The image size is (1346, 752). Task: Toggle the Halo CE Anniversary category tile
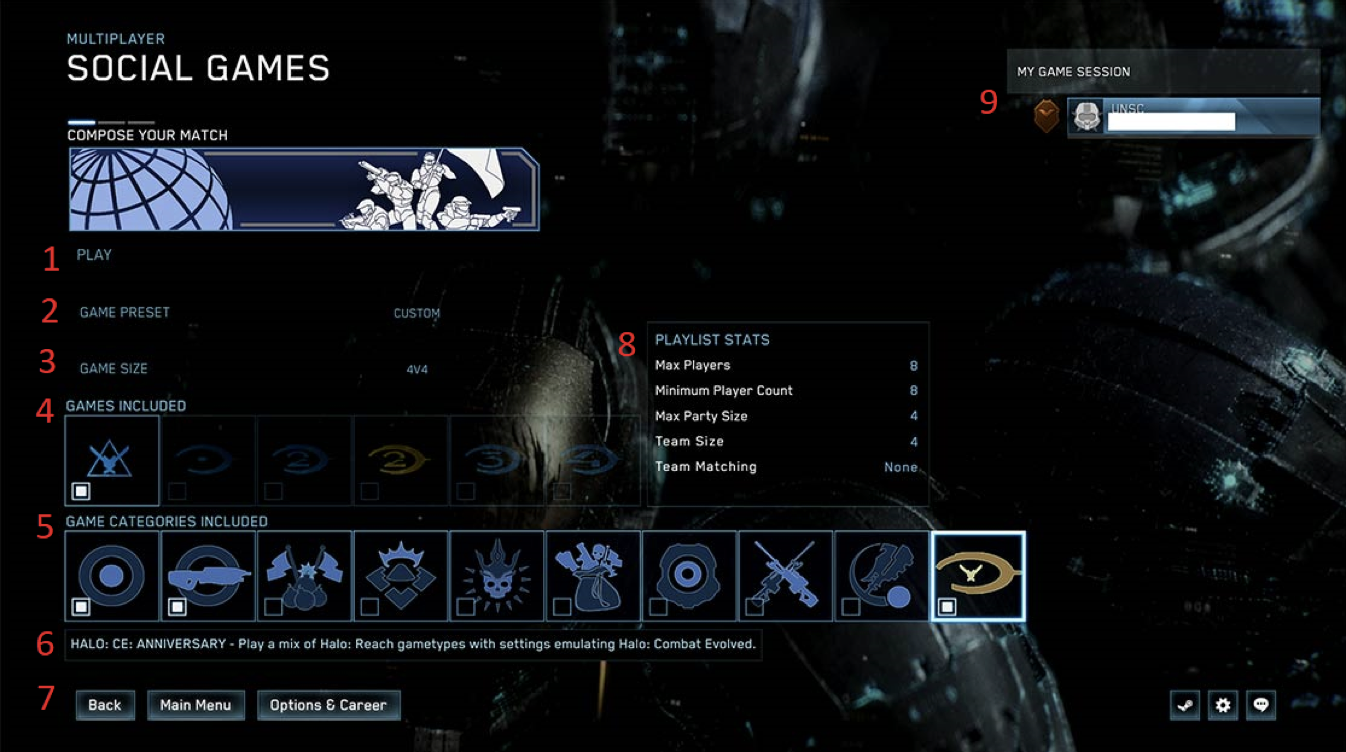(x=977, y=576)
